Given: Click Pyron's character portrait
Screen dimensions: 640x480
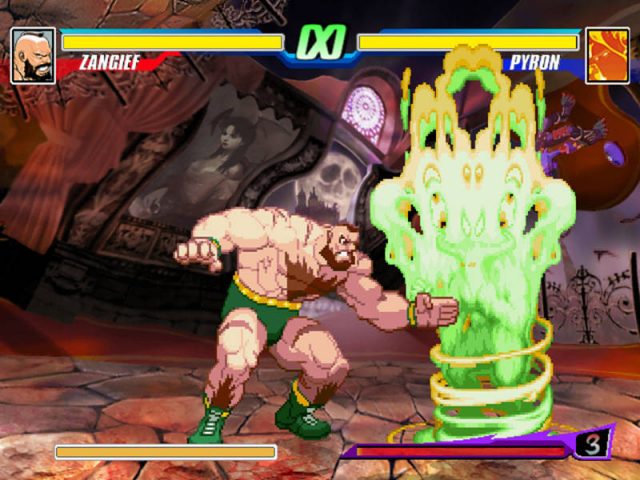Looking at the screenshot, I should pos(607,55).
